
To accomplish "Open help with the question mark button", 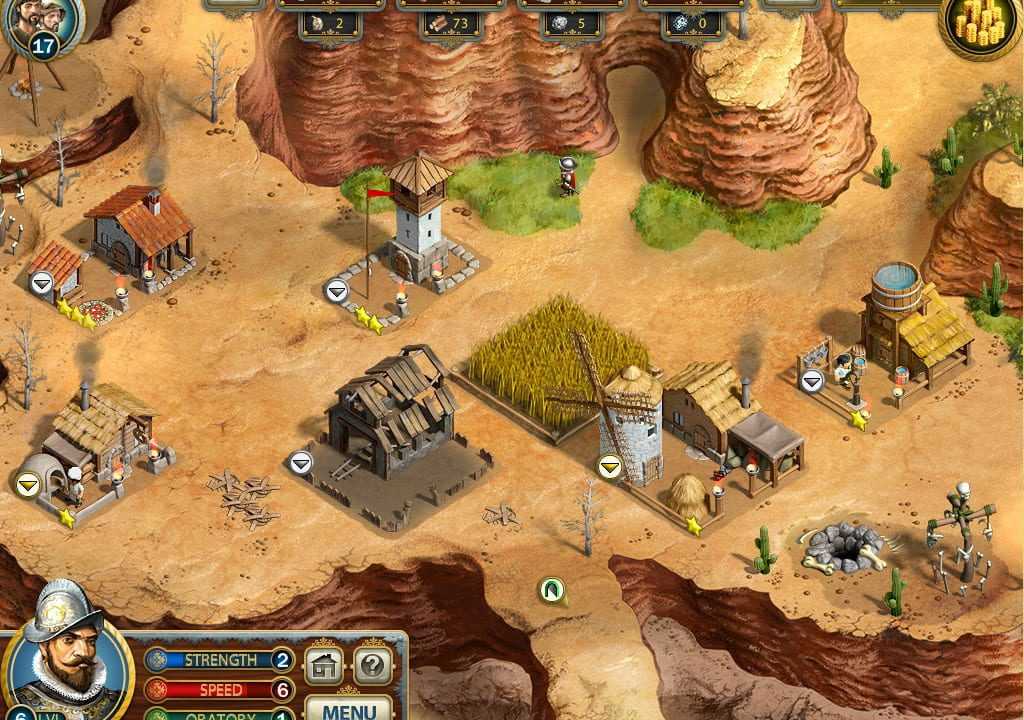I will pos(372,665).
